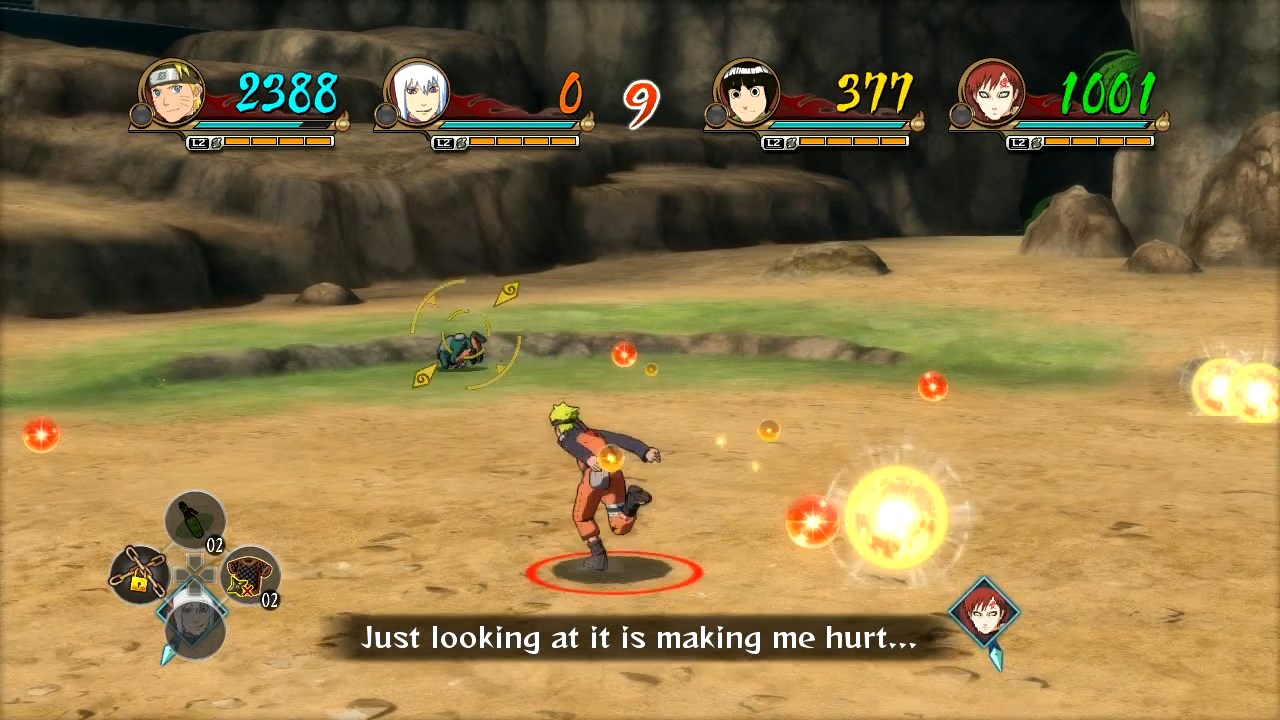Click the support character portrait below the D-pad
This screenshot has height=720, width=1280.
tap(194, 628)
